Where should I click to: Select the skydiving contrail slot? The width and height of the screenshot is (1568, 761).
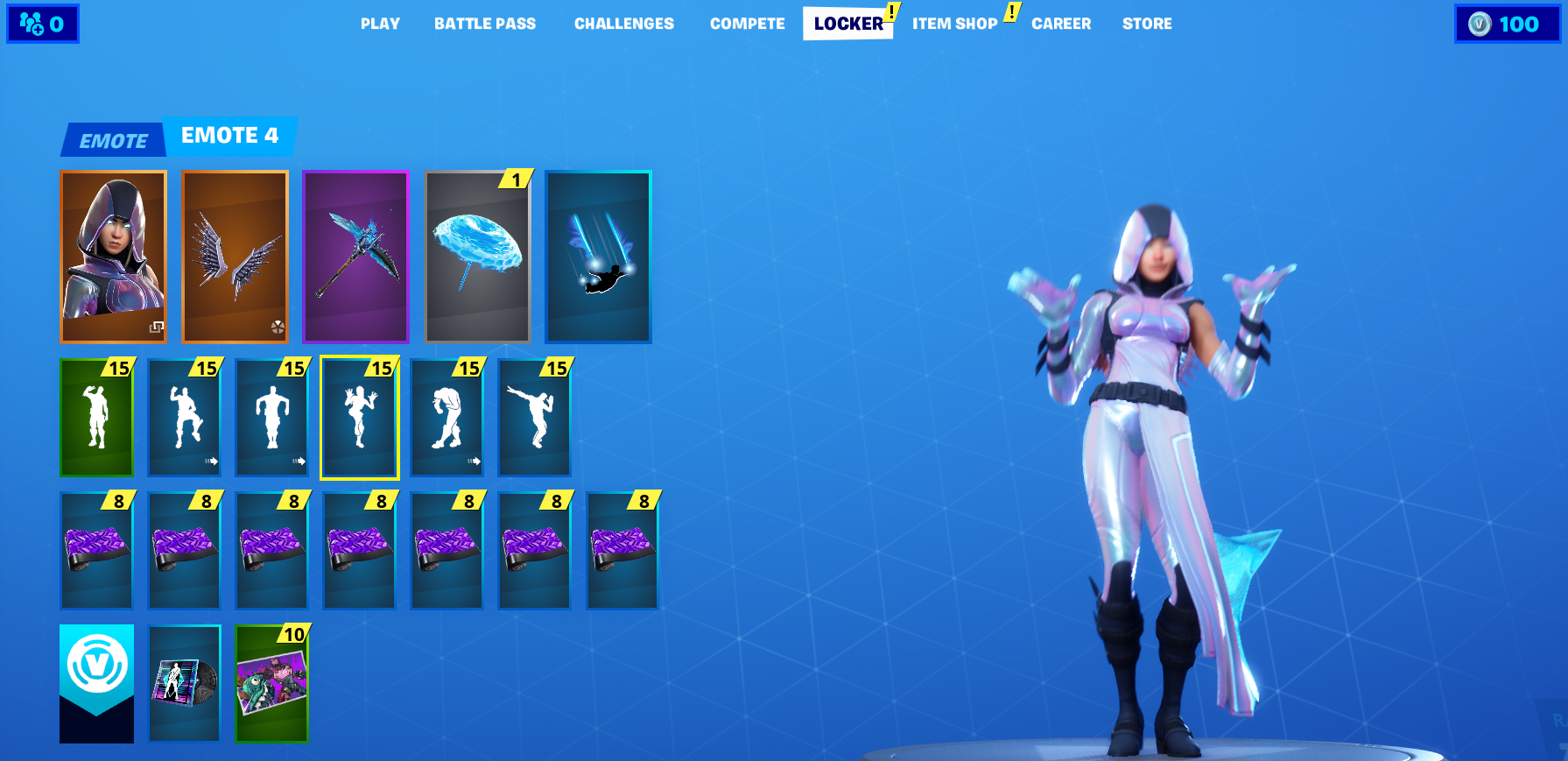[598, 256]
